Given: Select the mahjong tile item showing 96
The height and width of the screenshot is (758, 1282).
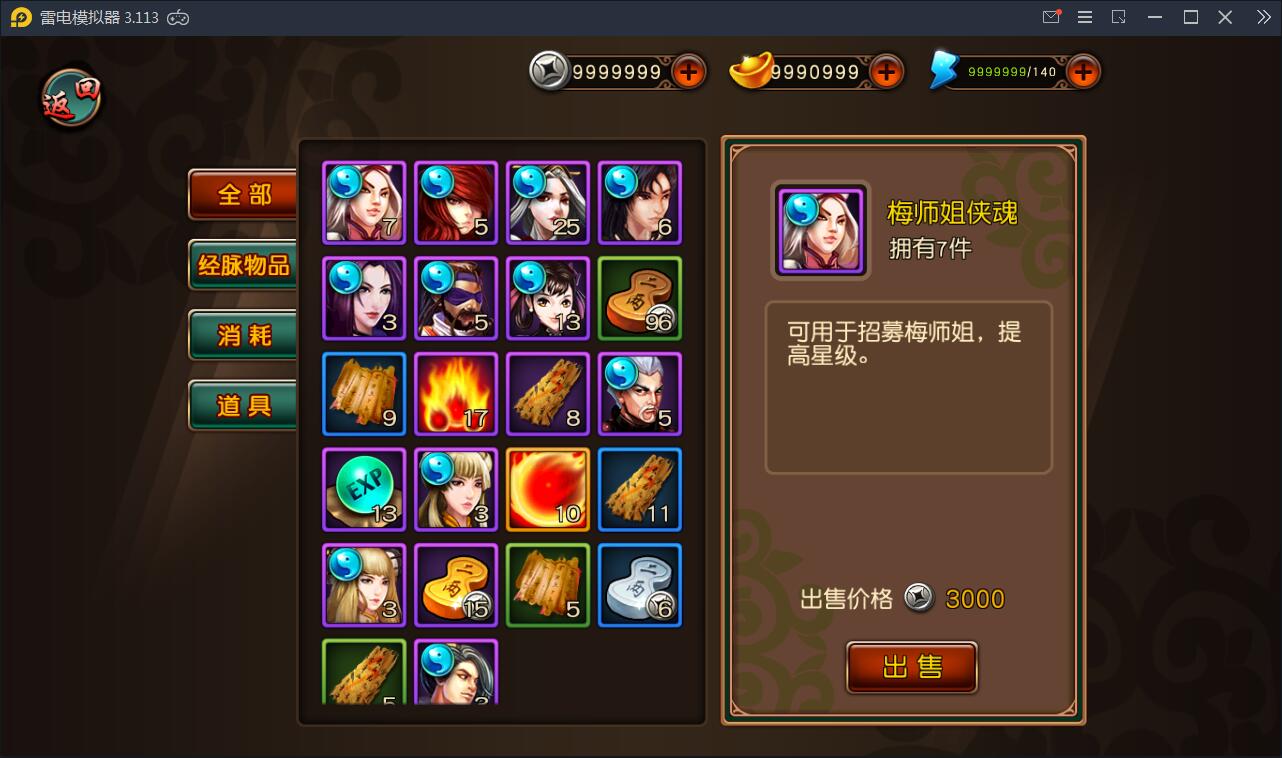Looking at the screenshot, I should click(640, 298).
